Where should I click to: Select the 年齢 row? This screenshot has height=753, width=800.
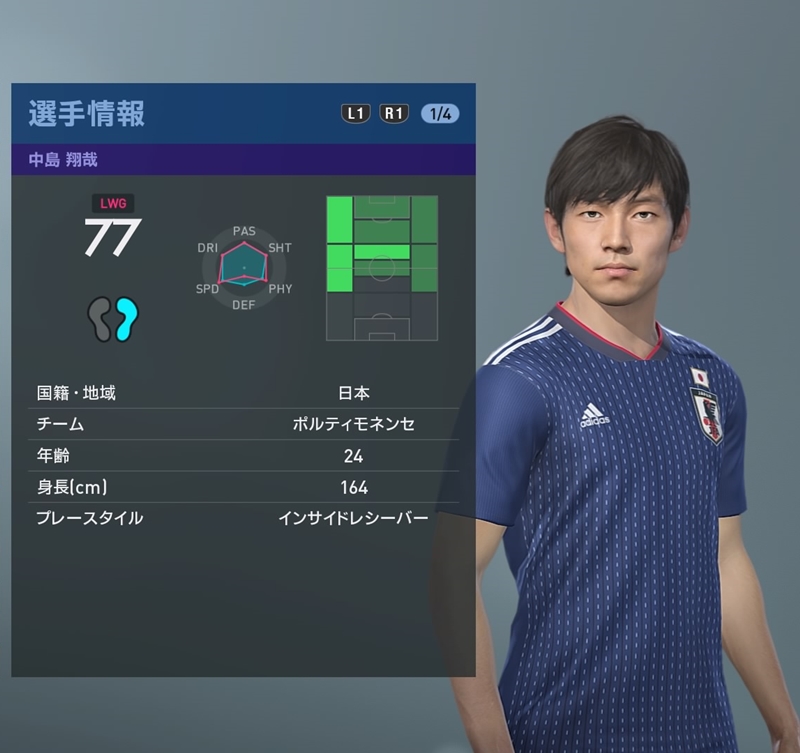[243, 456]
